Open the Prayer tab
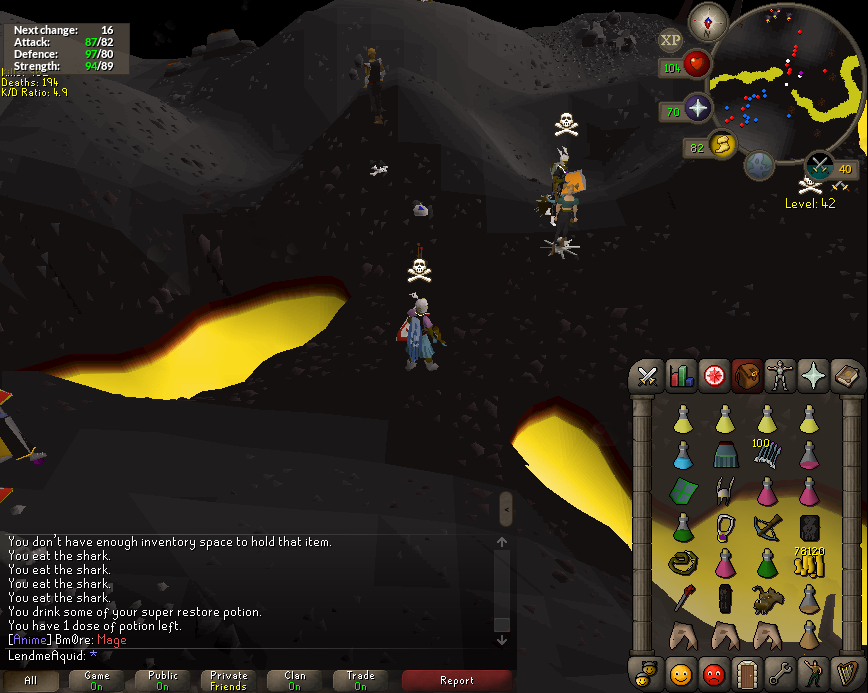The height and width of the screenshot is (693, 868). click(813, 377)
